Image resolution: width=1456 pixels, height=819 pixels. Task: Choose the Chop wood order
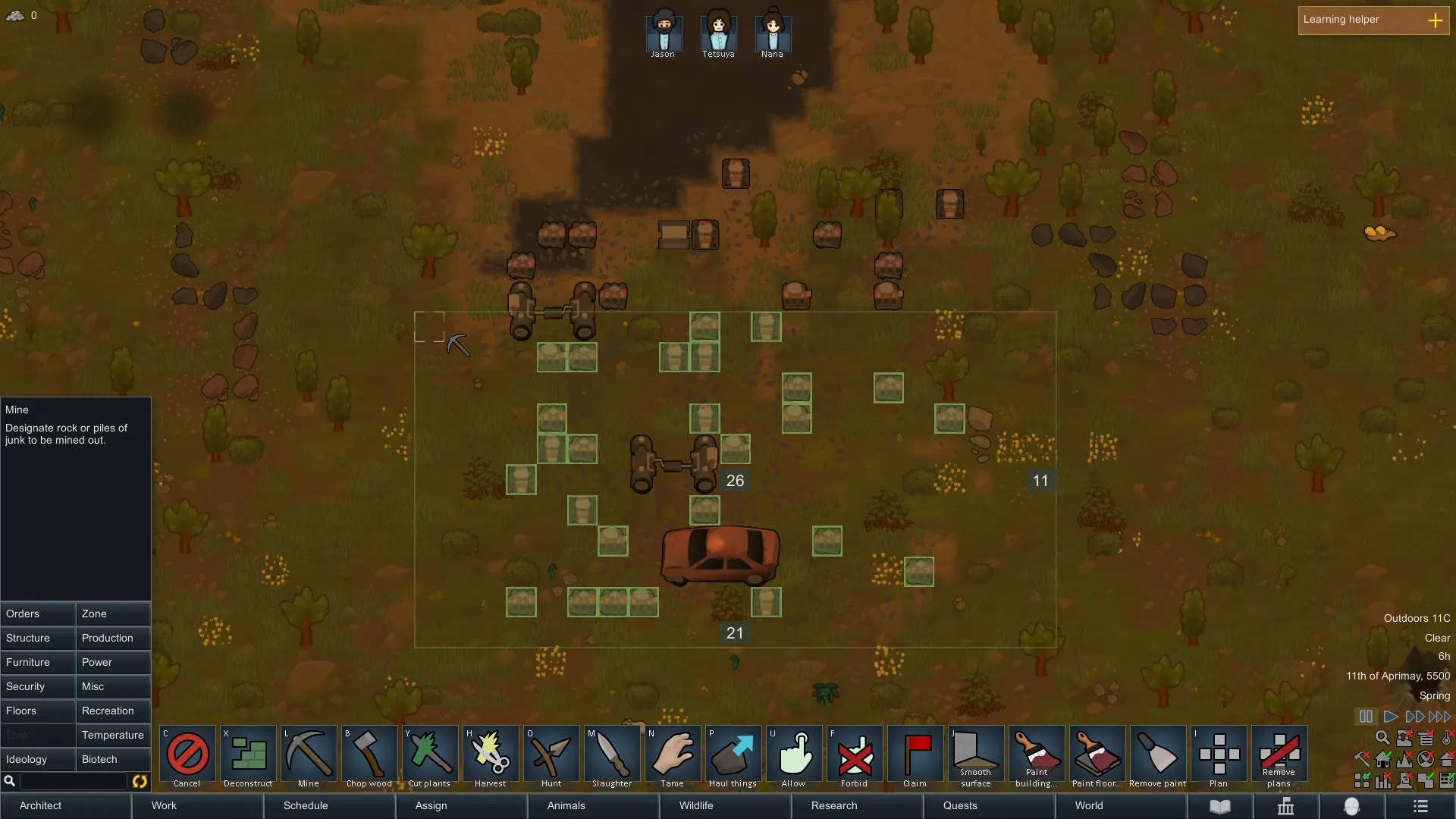pyautogui.click(x=369, y=757)
